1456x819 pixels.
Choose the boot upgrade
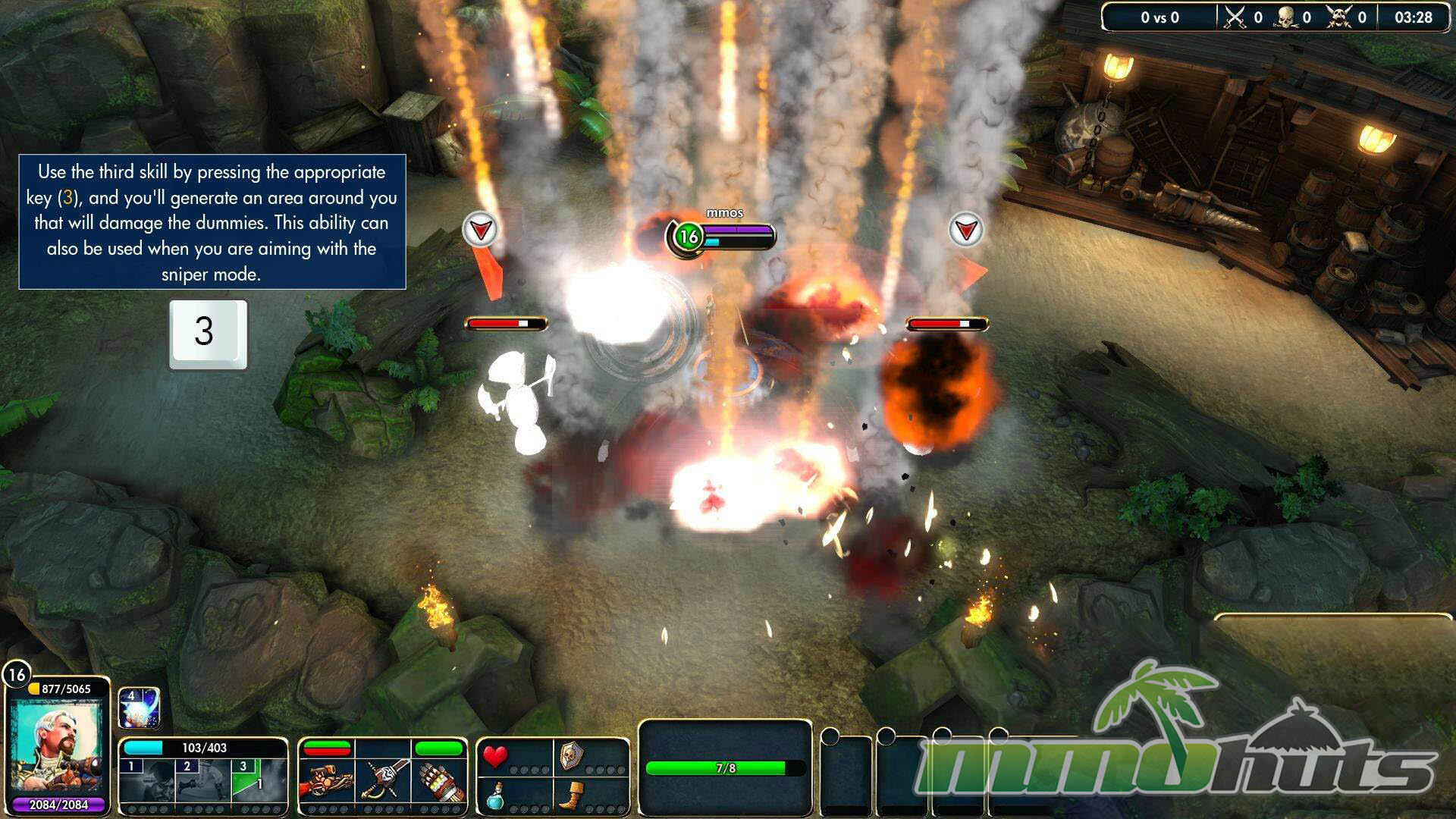click(x=572, y=795)
